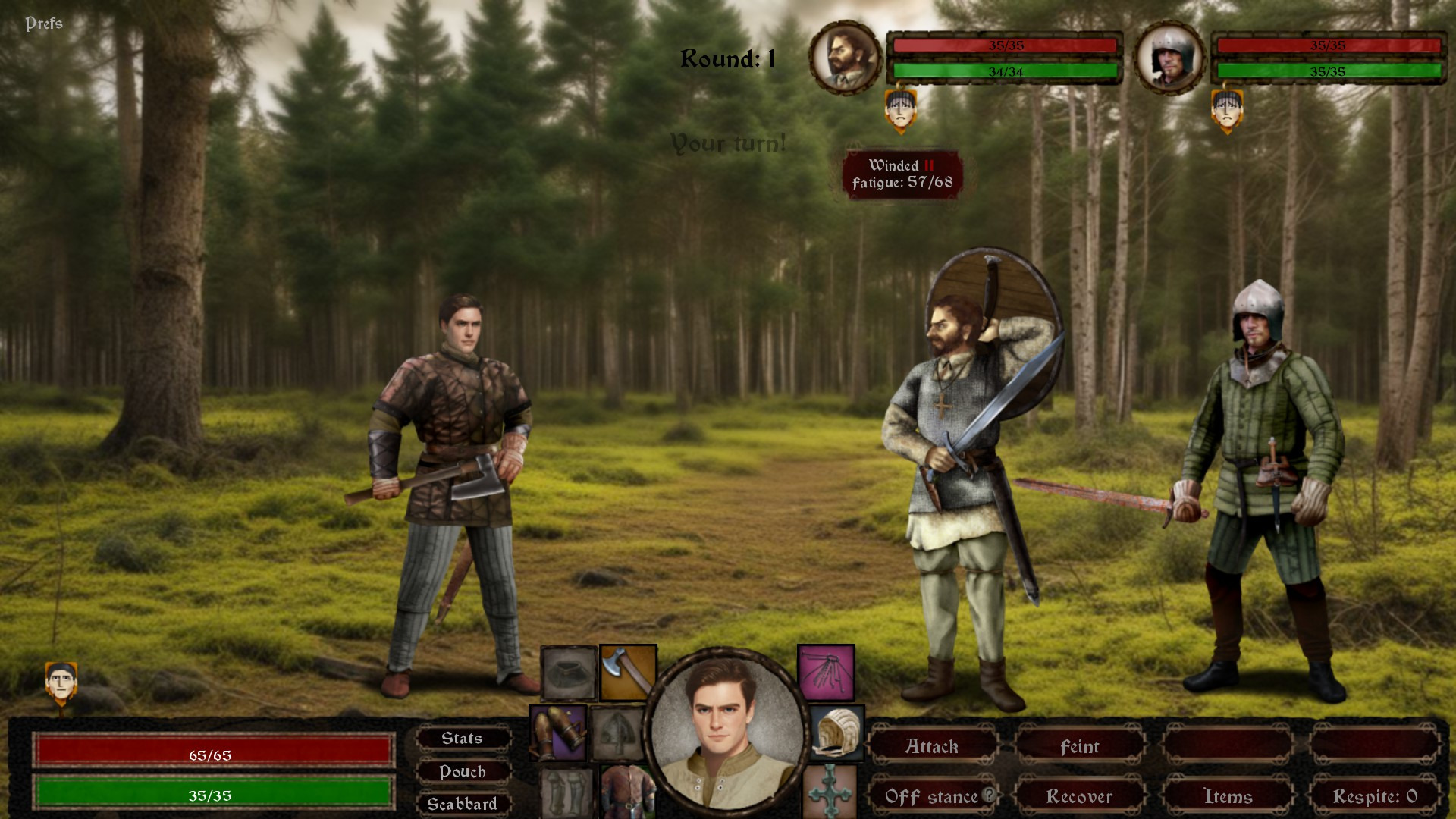
Task: Choose the Attack action
Action: tap(932, 747)
